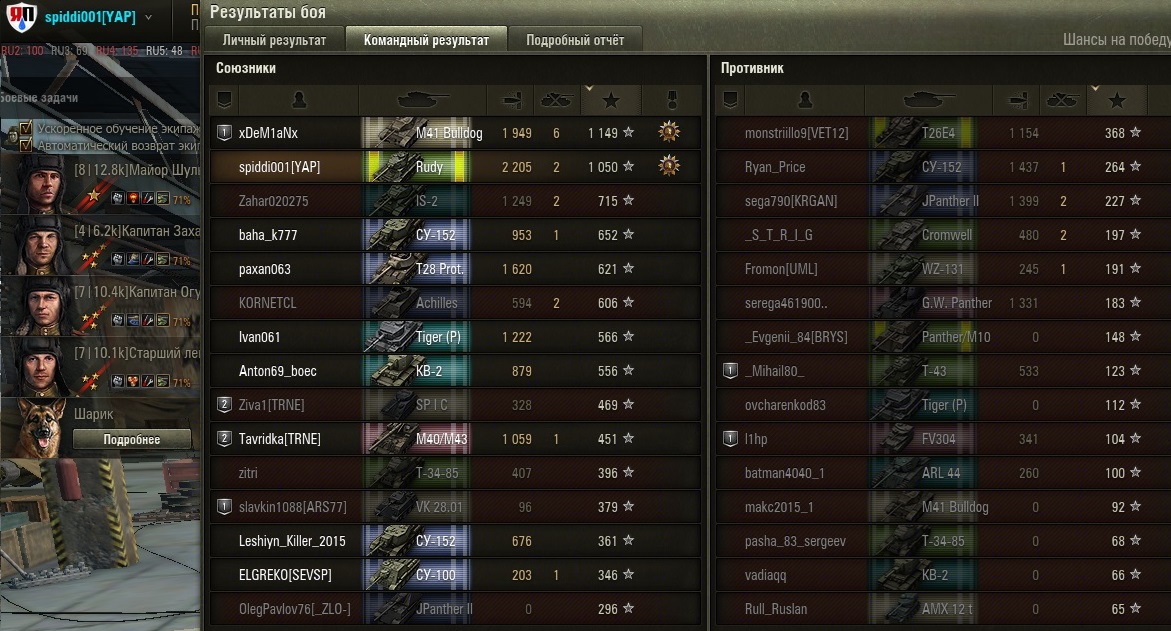Sort allies by experience star column
The width and height of the screenshot is (1171, 631).
[611, 100]
